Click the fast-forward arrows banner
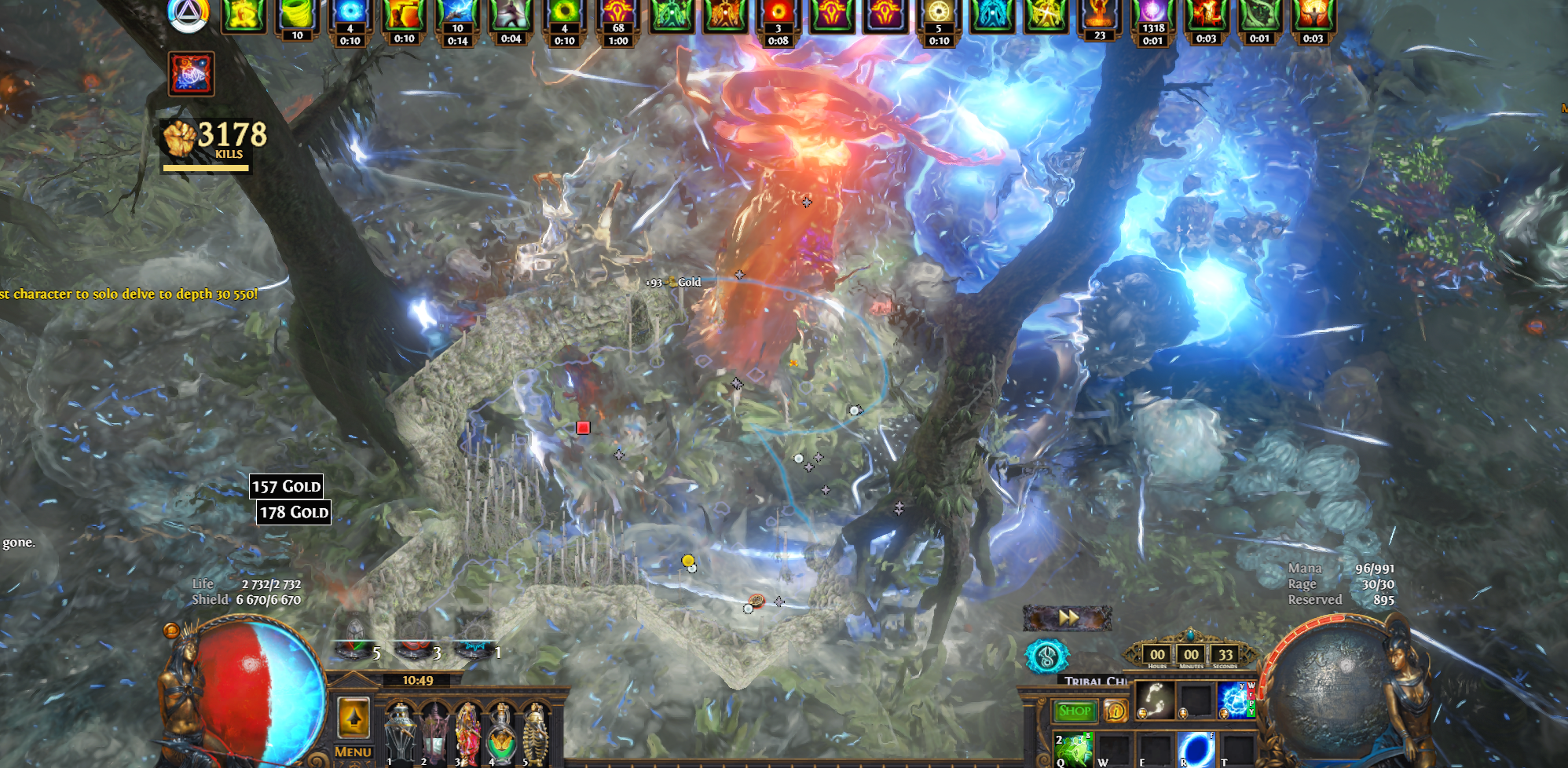The height and width of the screenshot is (768, 1568). click(x=1067, y=618)
